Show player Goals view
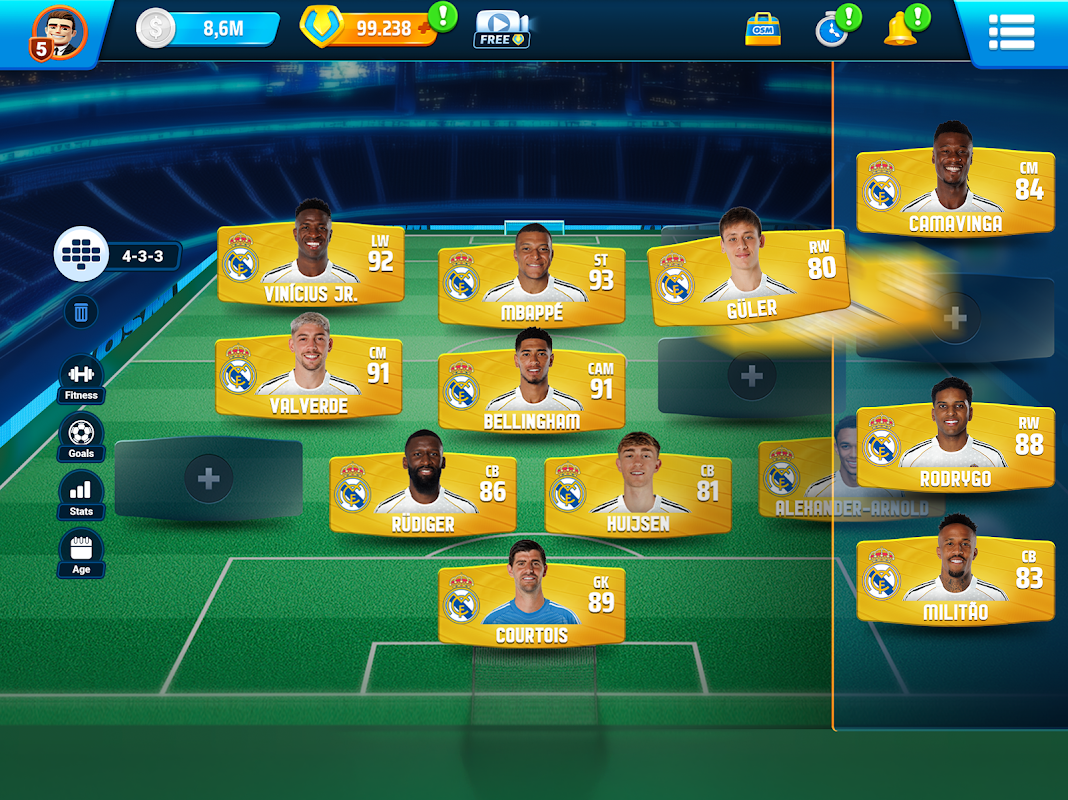 pos(81,437)
